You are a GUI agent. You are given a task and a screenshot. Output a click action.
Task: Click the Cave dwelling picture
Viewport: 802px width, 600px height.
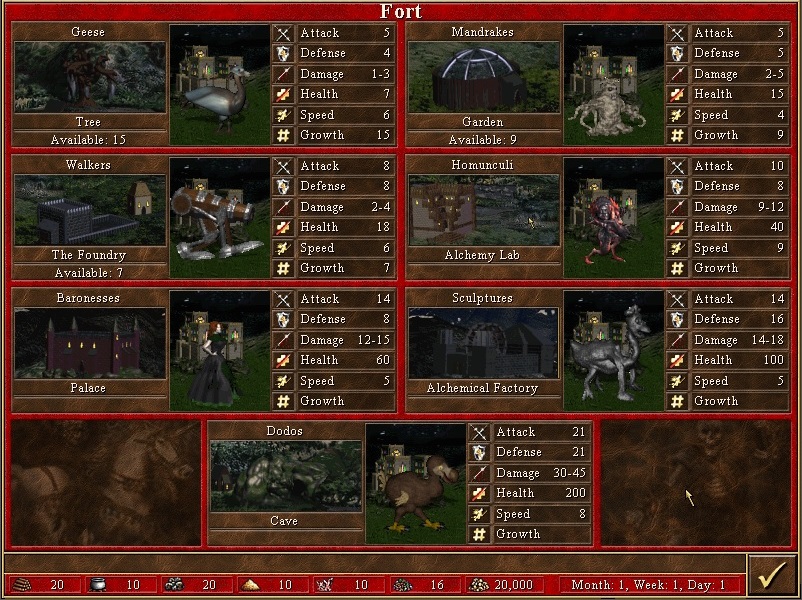click(286, 476)
